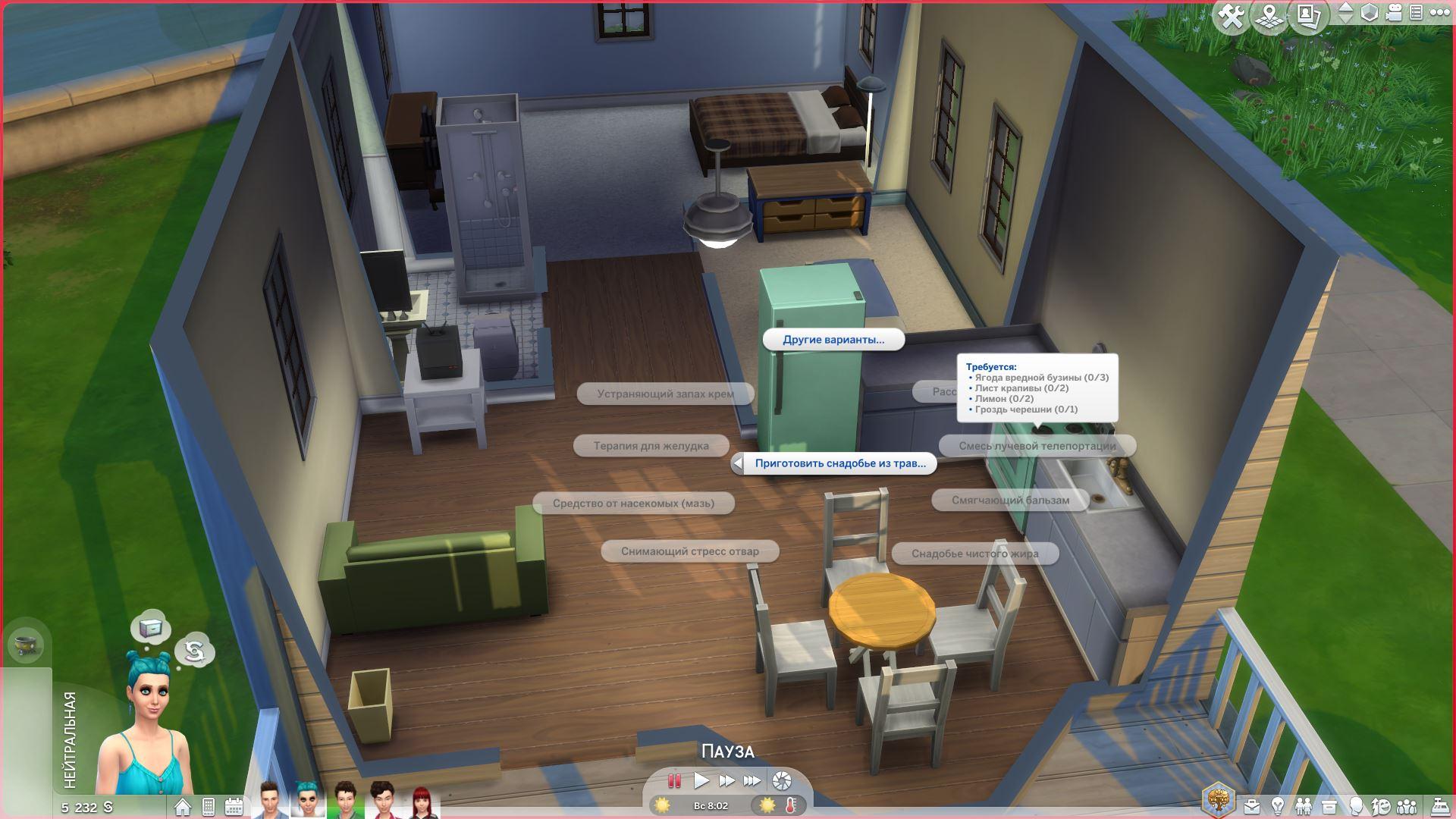Choose 'Устраняющий запах крем' option
The width and height of the screenshot is (1456, 819).
click(665, 394)
